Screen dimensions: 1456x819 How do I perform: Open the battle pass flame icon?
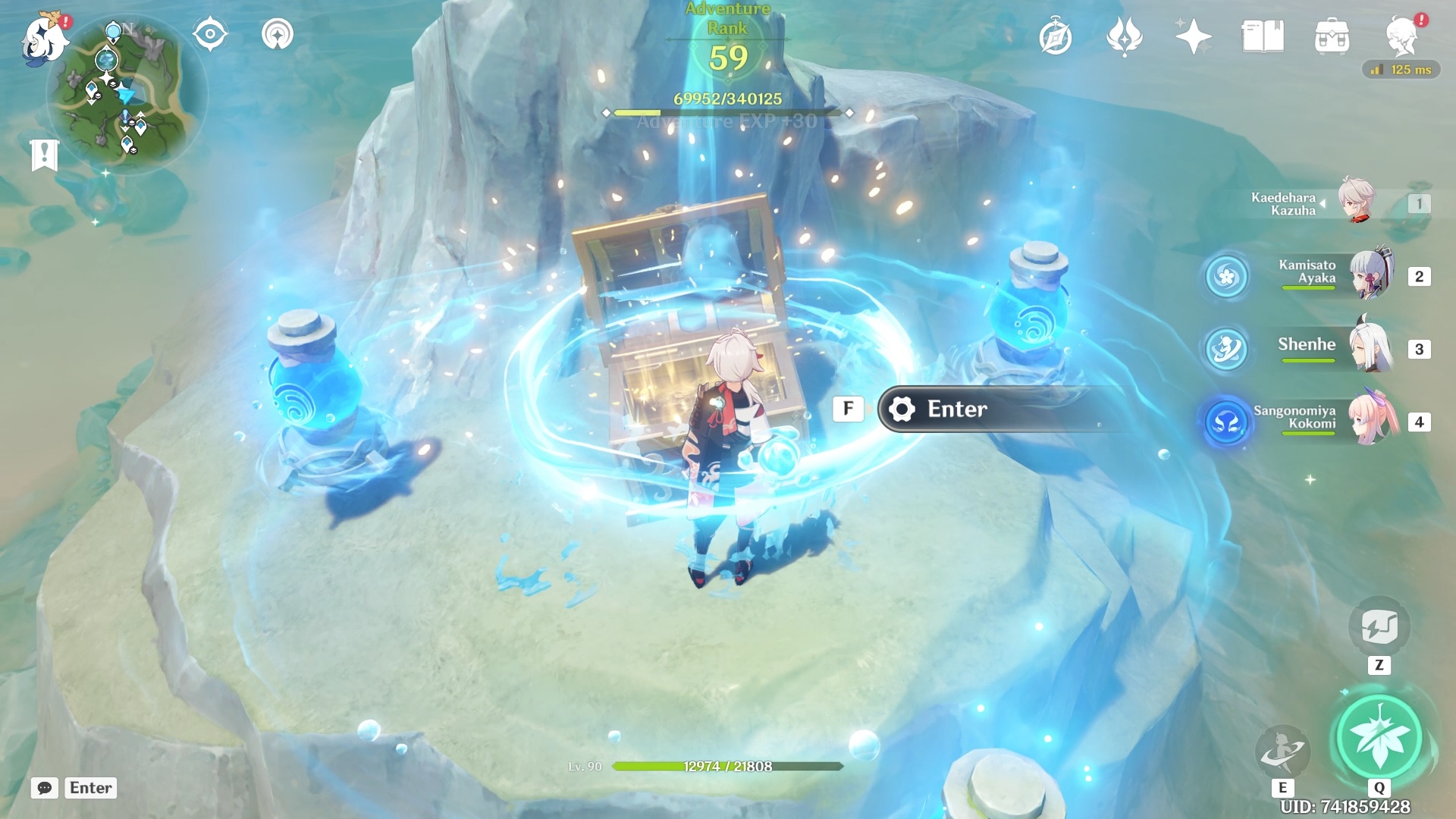coord(1124,36)
